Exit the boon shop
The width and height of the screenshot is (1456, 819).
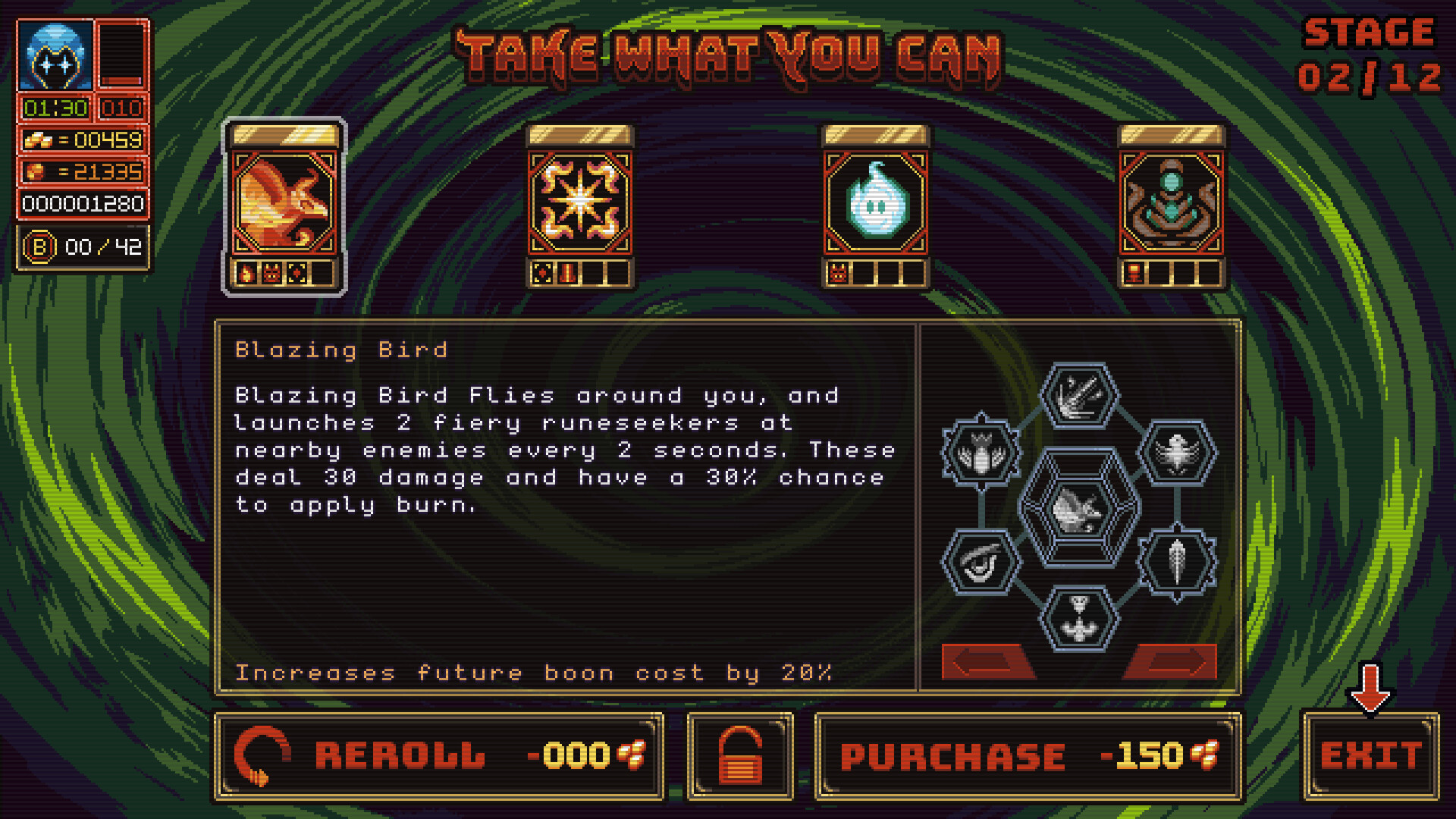(x=1370, y=756)
